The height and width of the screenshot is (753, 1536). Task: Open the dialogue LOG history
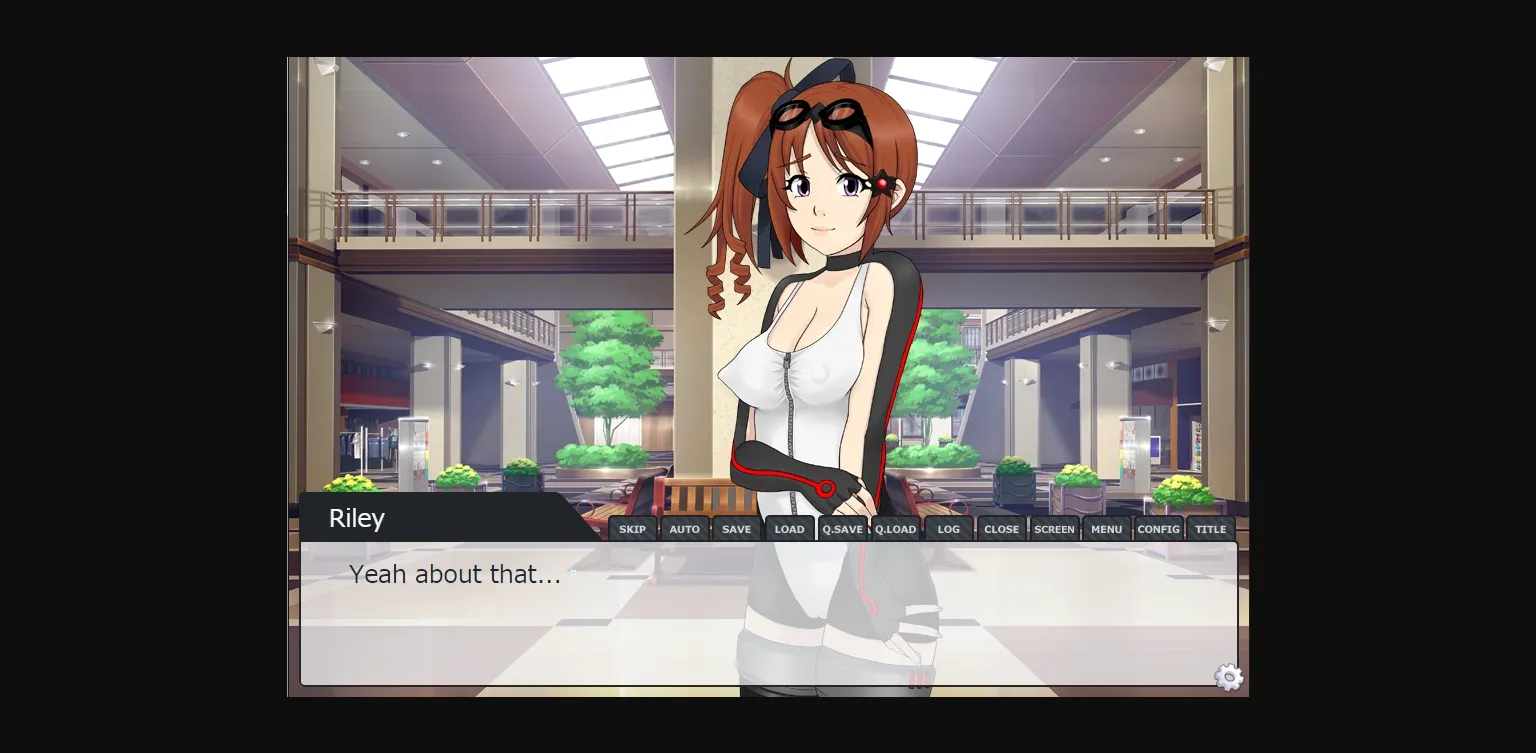(x=948, y=528)
